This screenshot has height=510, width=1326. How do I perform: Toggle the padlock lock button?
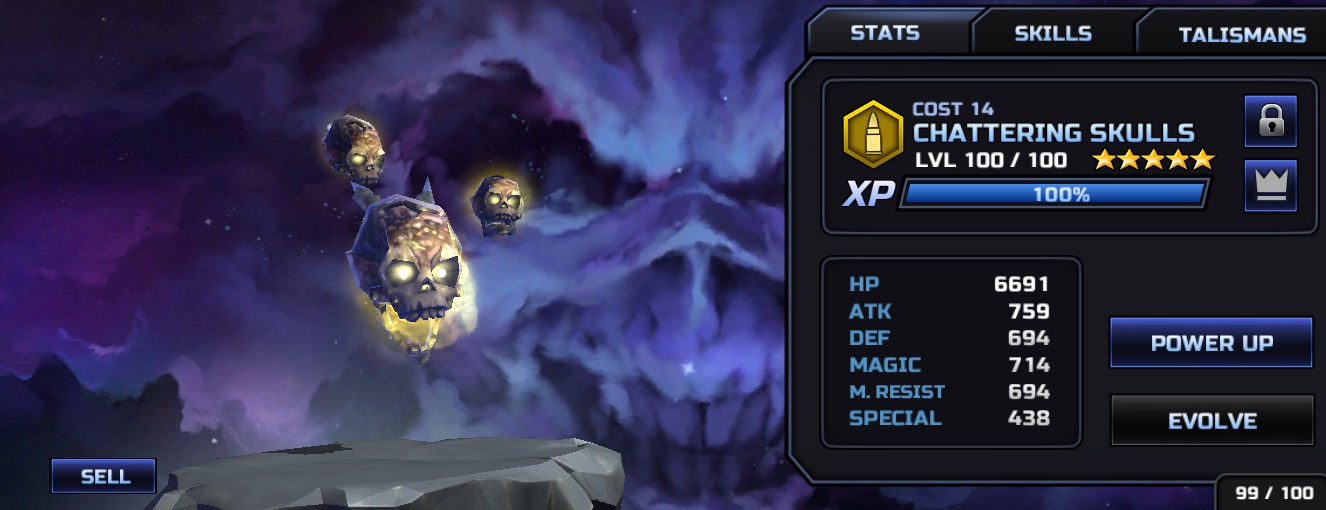pyautogui.click(x=1270, y=122)
